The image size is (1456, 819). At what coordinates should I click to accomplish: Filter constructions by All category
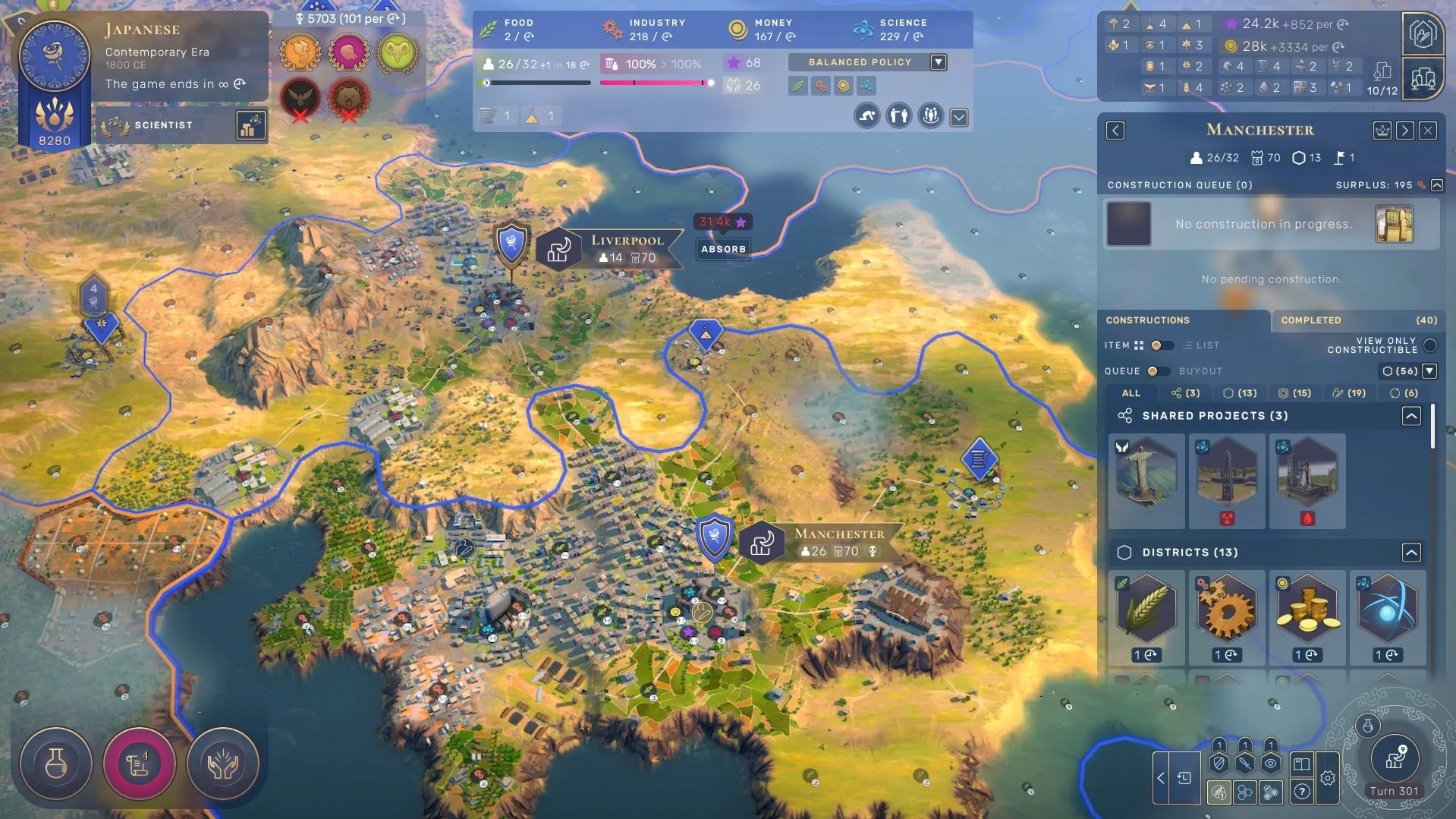point(1131,393)
